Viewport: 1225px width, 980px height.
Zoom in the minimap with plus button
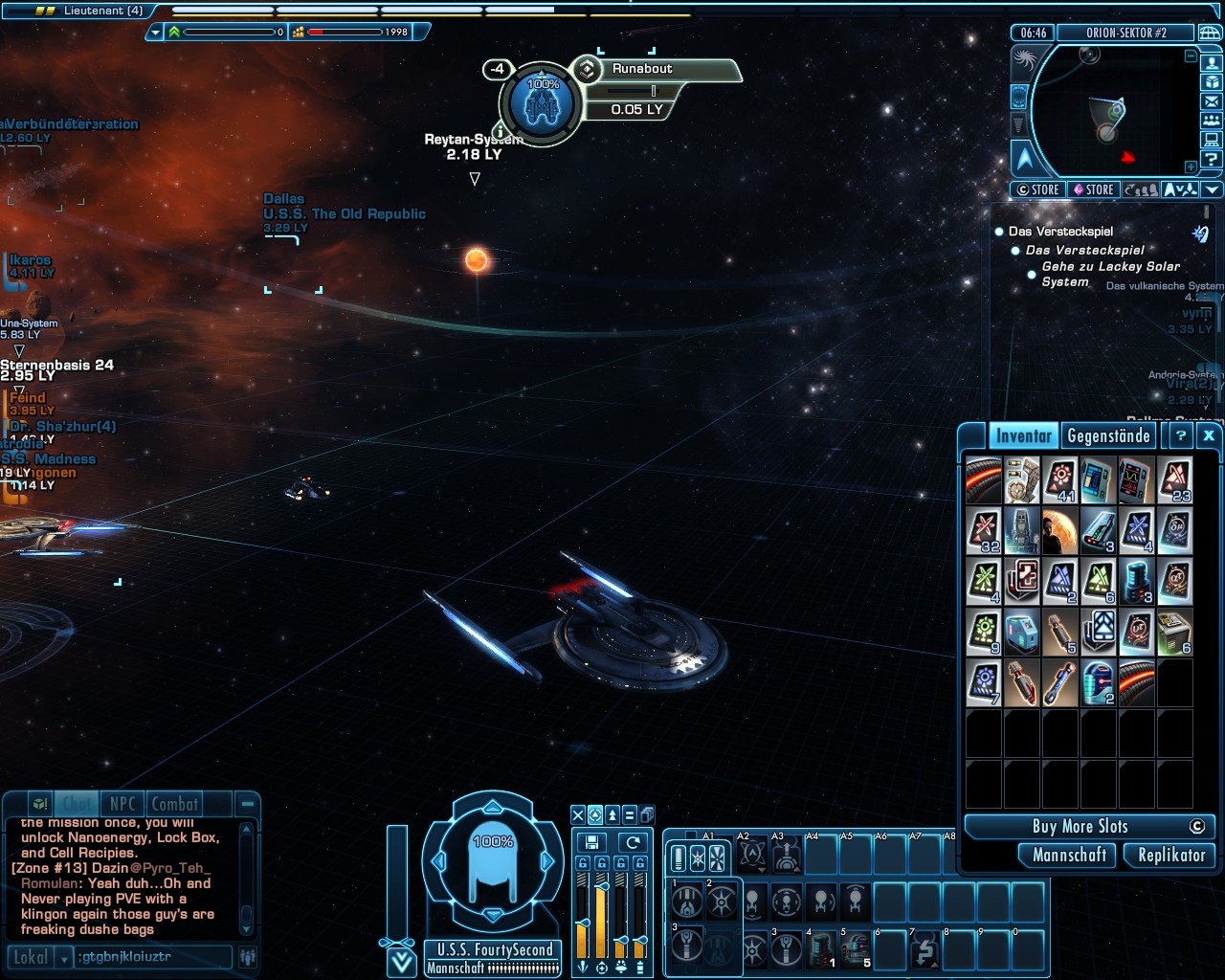pos(1191,167)
